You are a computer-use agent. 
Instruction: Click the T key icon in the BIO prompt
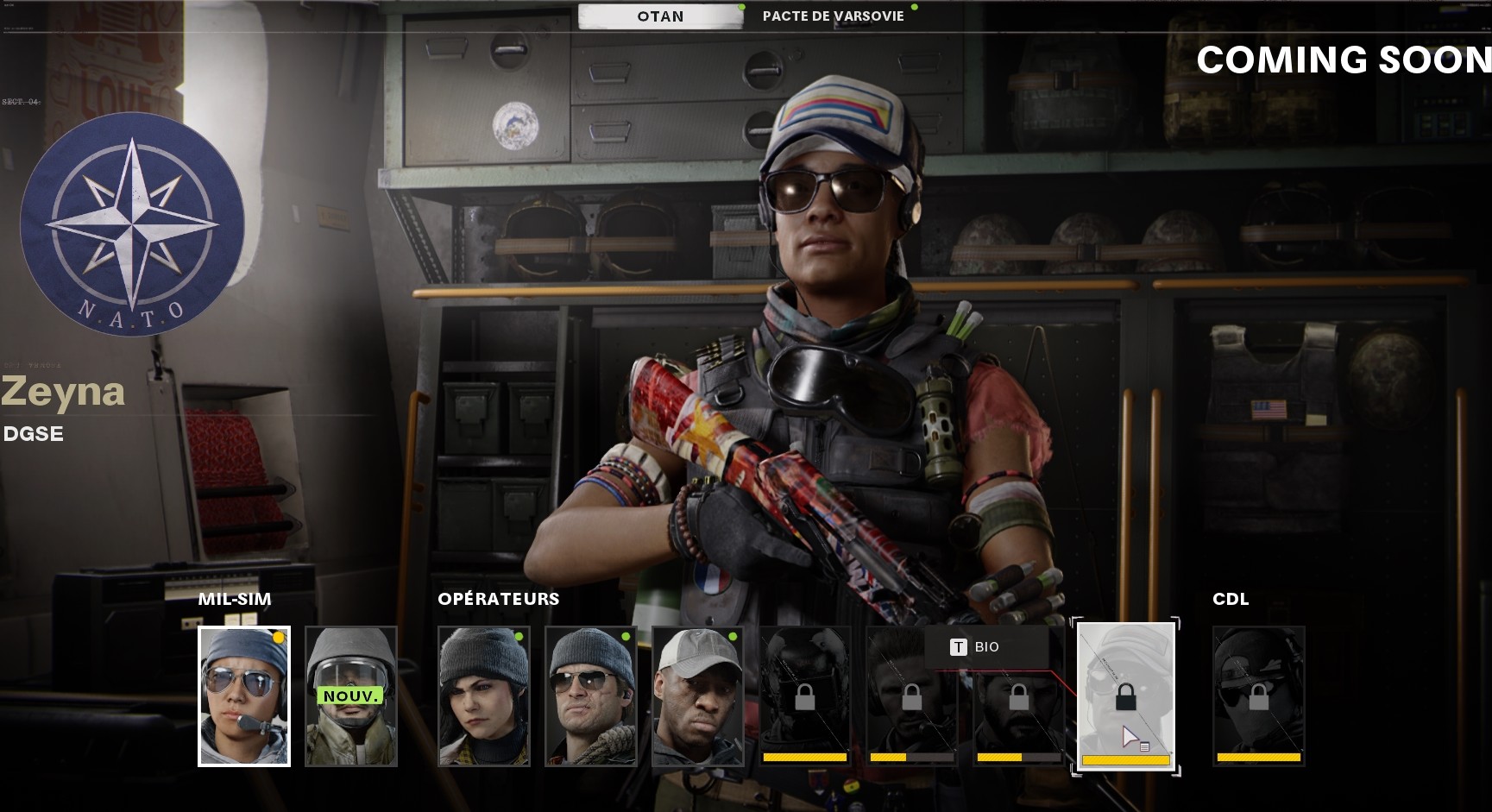(x=958, y=647)
